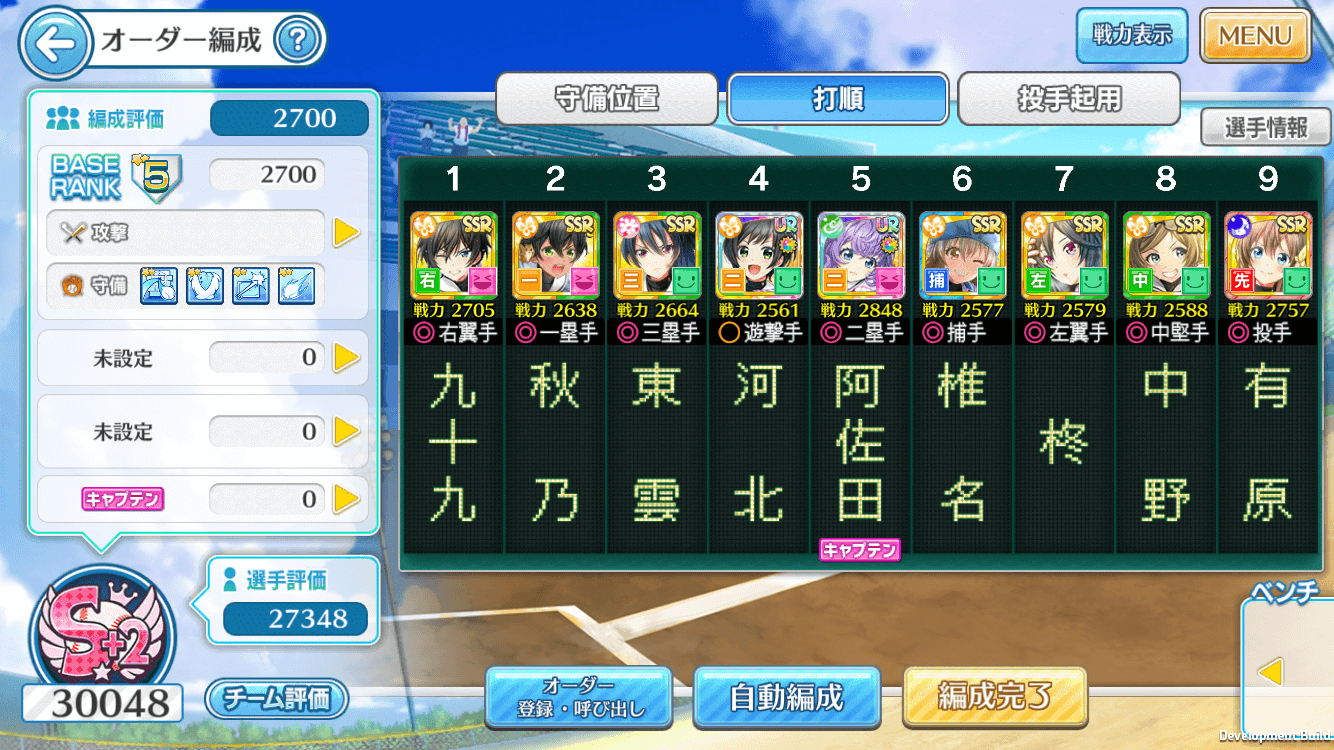Switch to the 投手起用 tab
The width and height of the screenshot is (1334, 750).
1069,99
